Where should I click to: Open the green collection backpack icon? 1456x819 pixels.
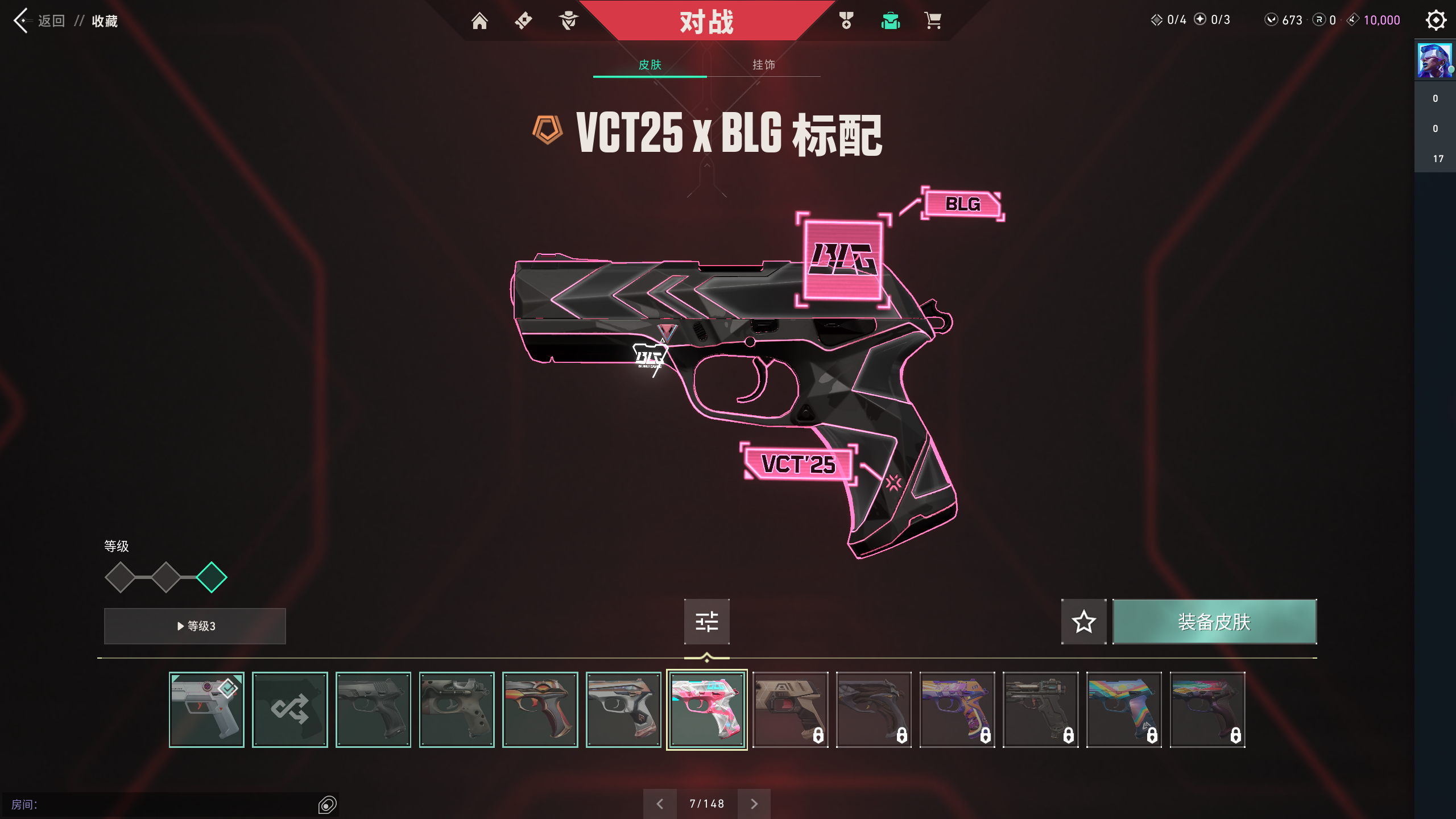(890, 21)
